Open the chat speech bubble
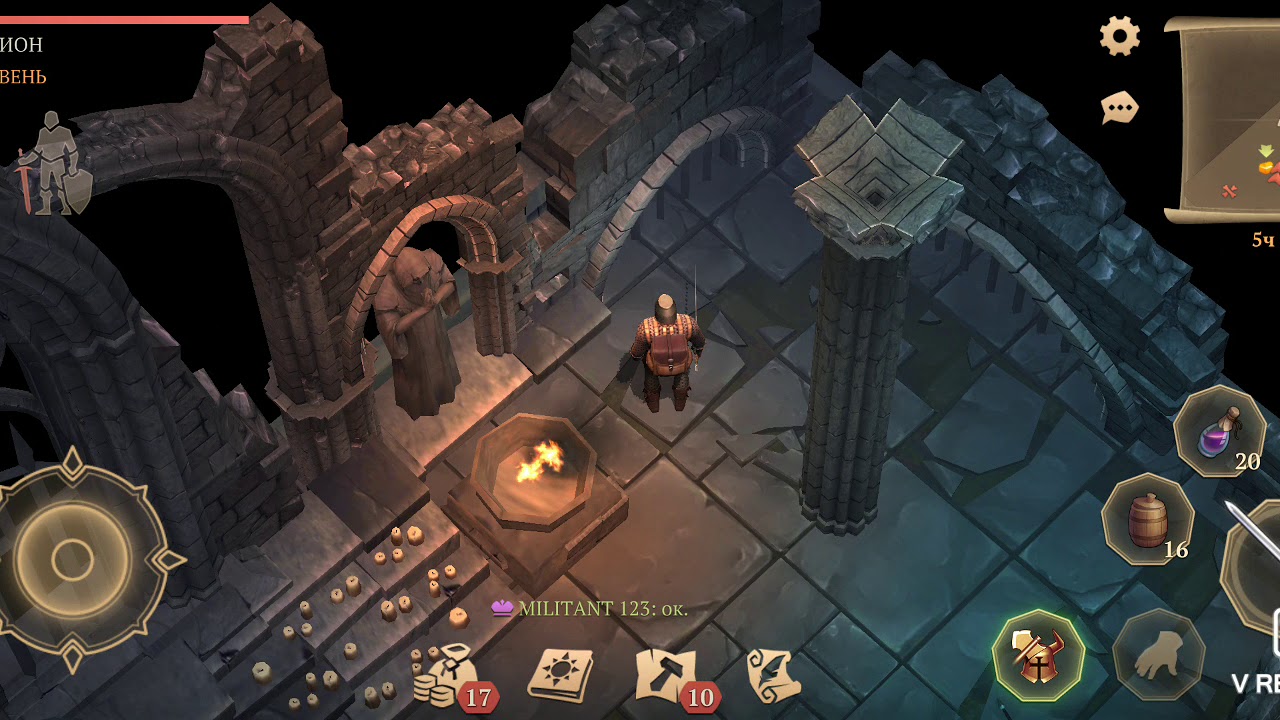1280x720 pixels. 1120,107
